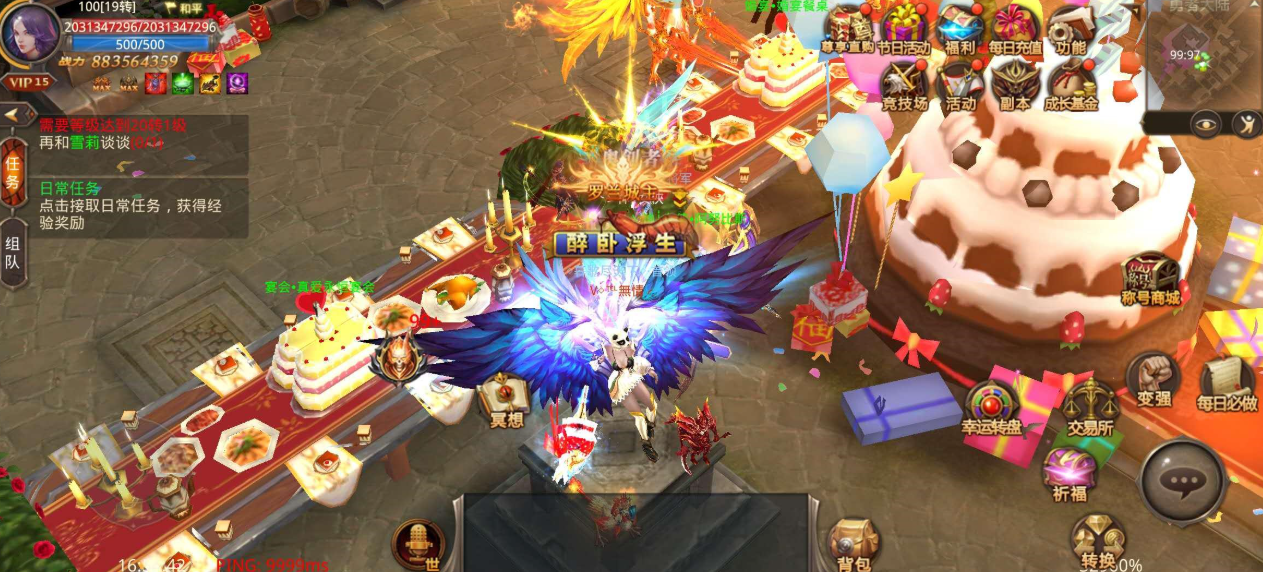The image size is (1263, 572).
Task: Open the 称号商城 title shop
Action: point(1151,280)
